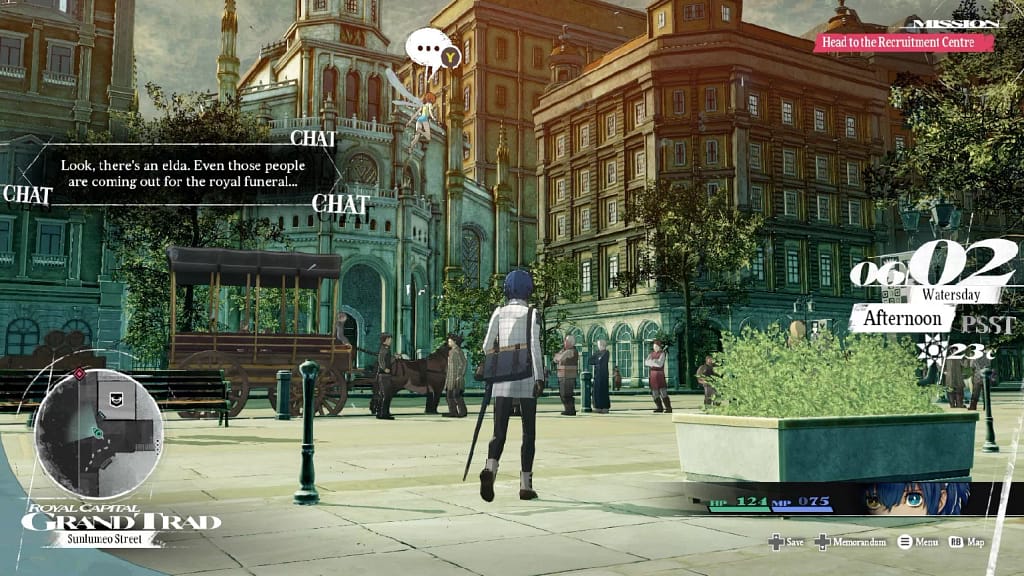
Task: Open the speech bubble talk icon
Action: [432, 47]
